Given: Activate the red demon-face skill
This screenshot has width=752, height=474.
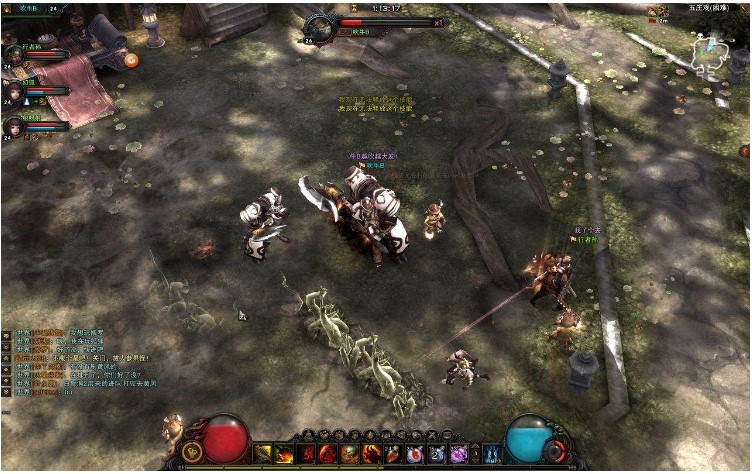Looking at the screenshot, I should 306,454.
